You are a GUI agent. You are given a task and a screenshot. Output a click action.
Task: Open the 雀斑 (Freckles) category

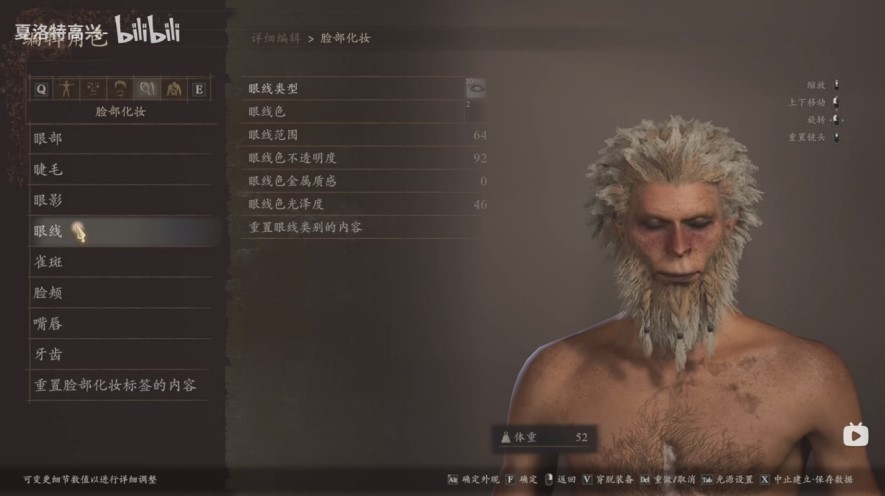click(x=48, y=262)
